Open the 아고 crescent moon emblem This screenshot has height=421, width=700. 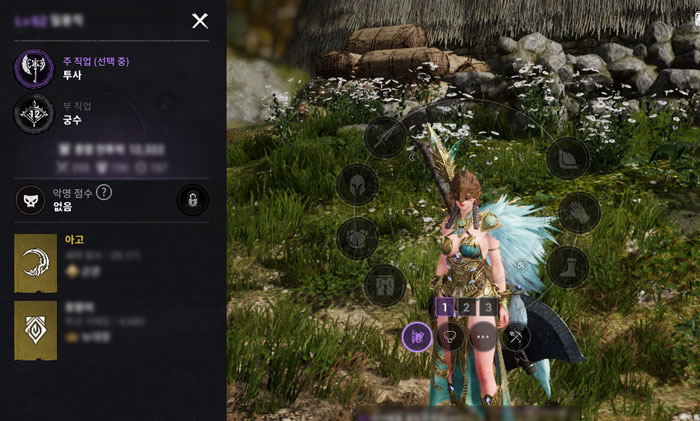[x=35, y=263]
